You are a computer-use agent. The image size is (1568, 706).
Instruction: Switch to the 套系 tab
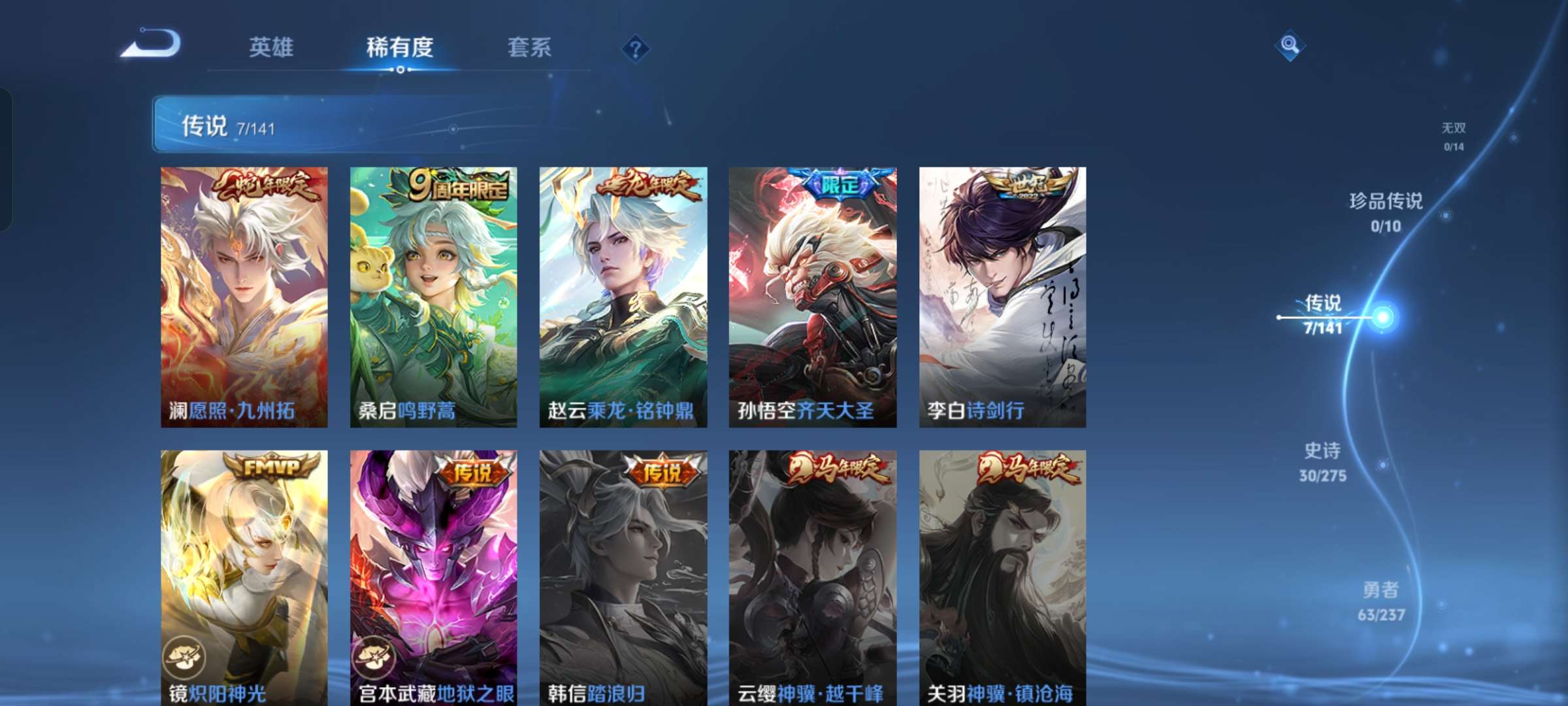point(530,48)
